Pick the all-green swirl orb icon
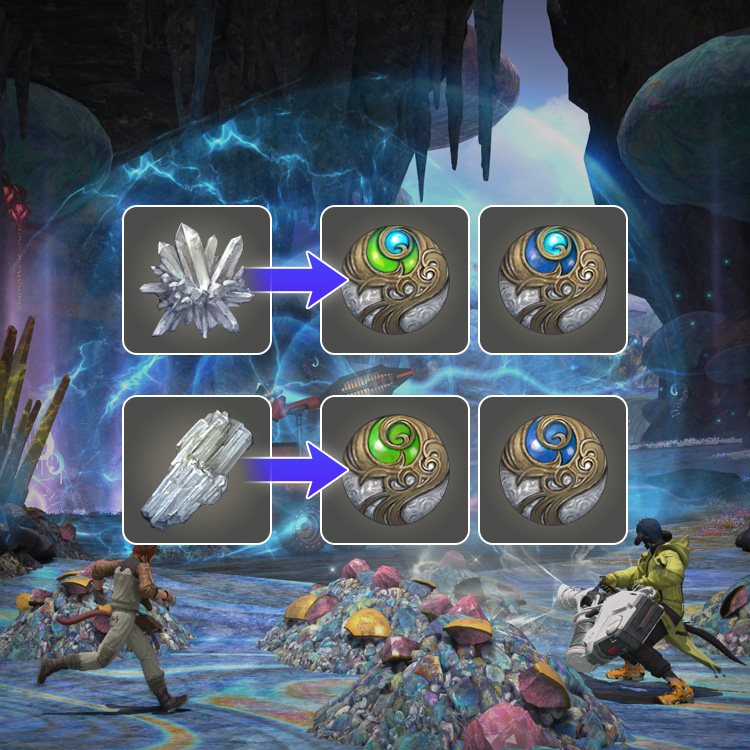This screenshot has height=750, width=750. pyautogui.click(x=394, y=470)
